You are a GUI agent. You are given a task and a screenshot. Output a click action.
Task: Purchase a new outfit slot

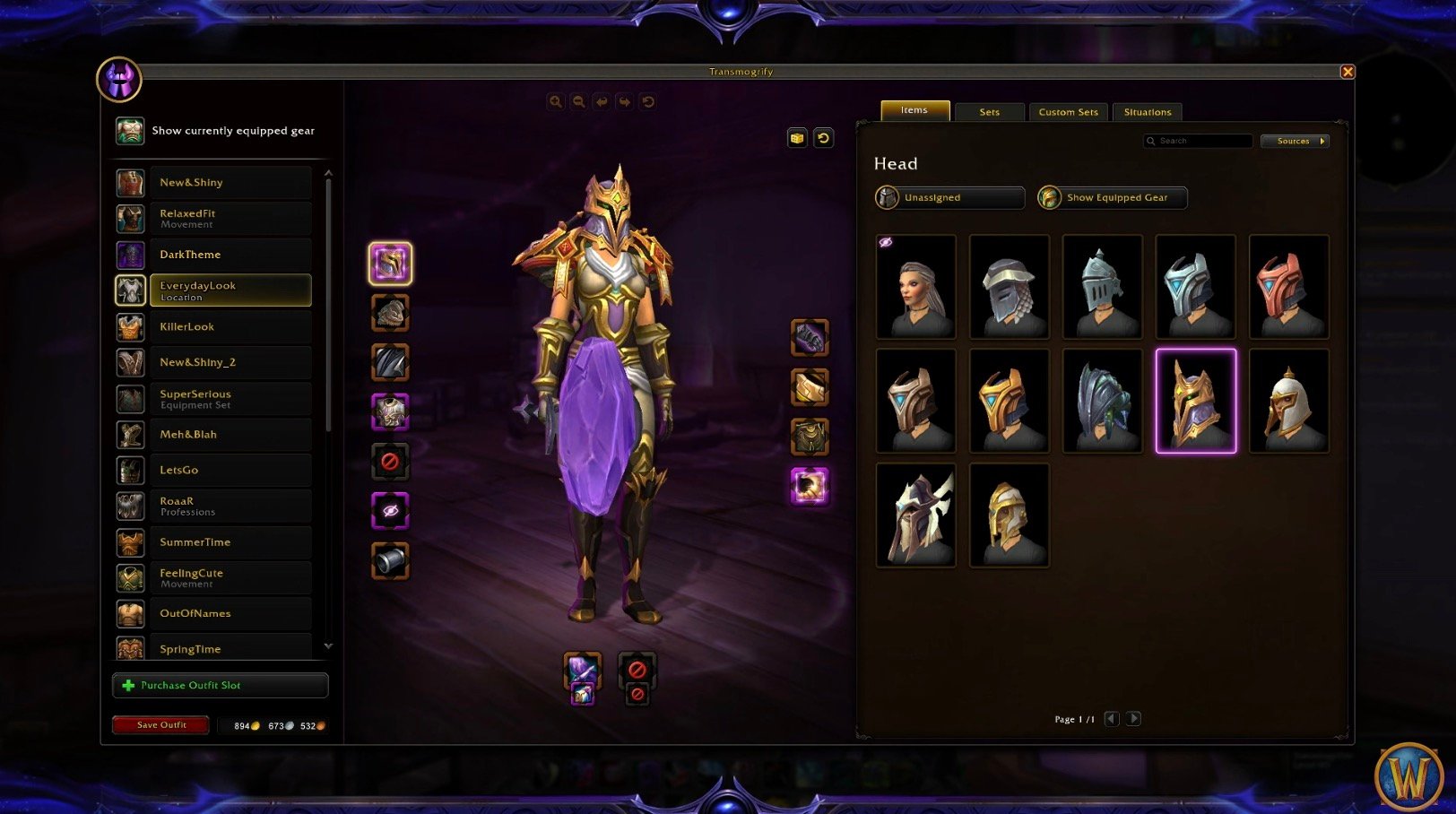point(220,685)
